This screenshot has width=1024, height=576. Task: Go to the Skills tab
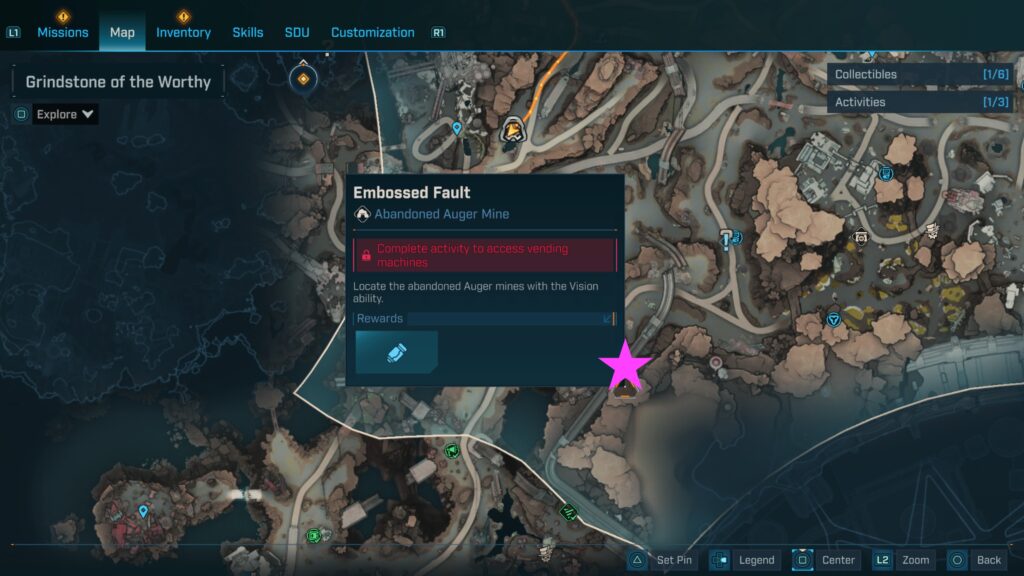tap(248, 32)
